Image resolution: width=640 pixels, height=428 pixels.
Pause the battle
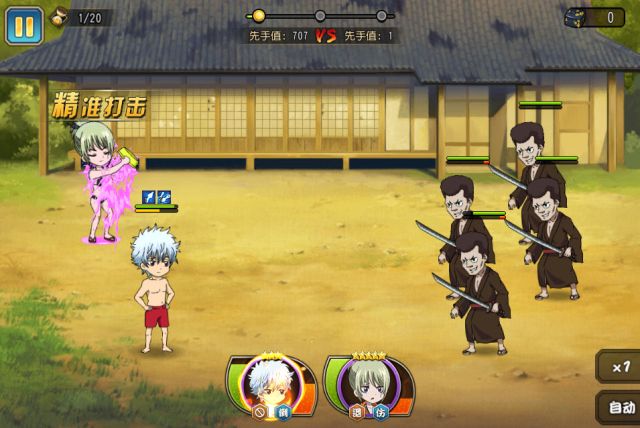pos(24,25)
